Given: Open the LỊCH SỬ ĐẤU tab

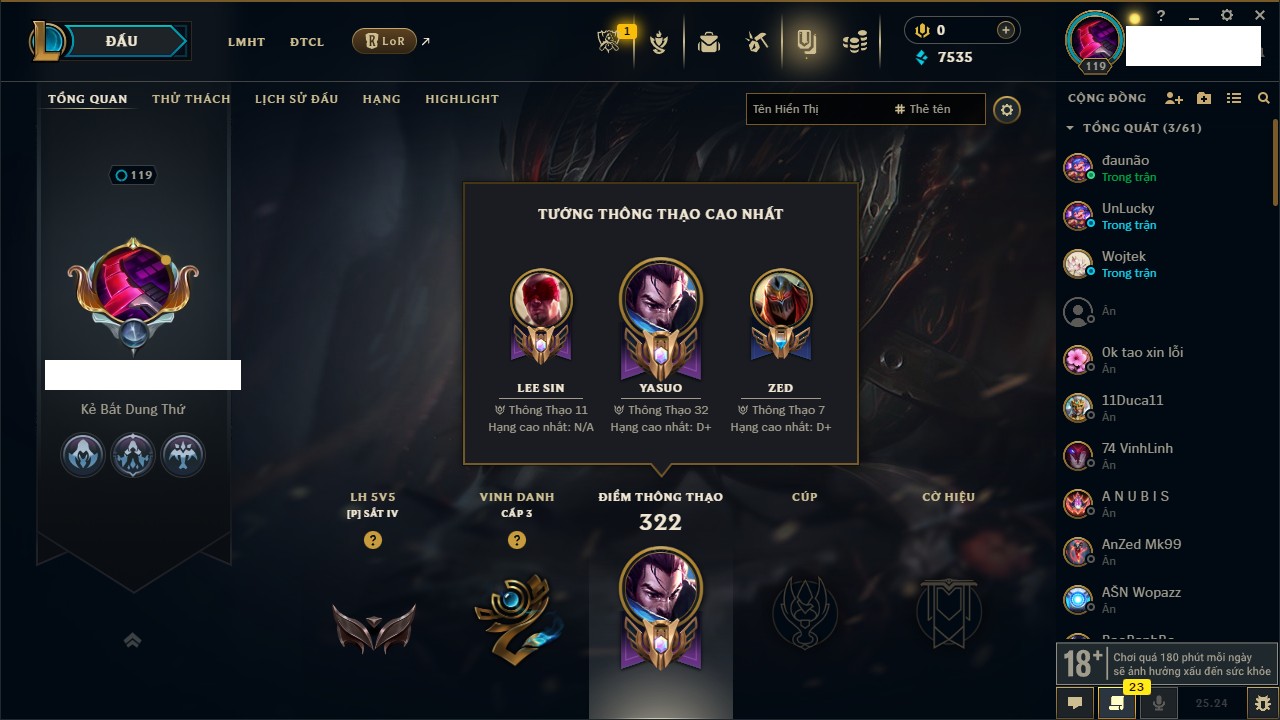Looking at the screenshot, I should [x=296, y=99].
